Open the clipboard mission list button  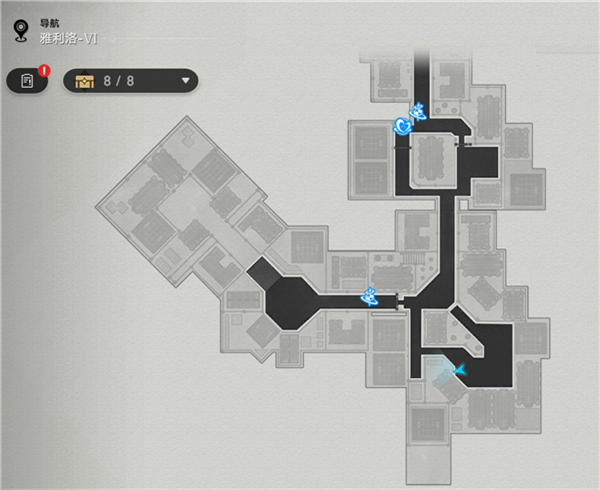(27, 80)
